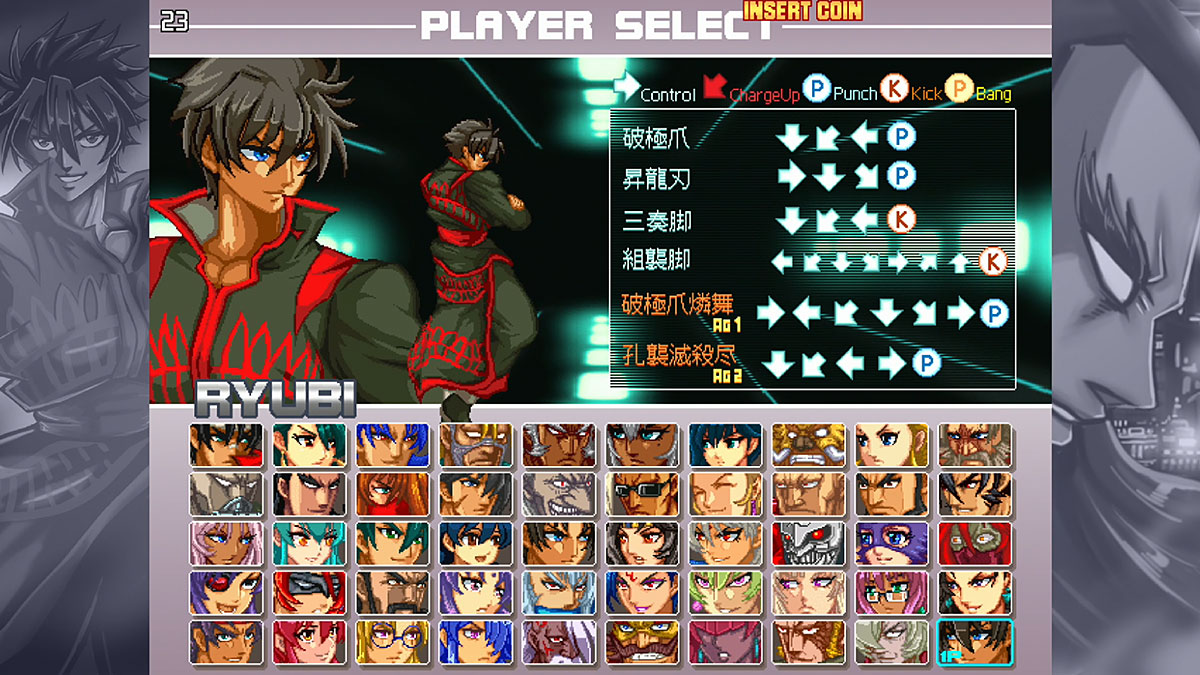
Task: Select the lavender-haired dark-skinned woman
Action: (226, 543)
